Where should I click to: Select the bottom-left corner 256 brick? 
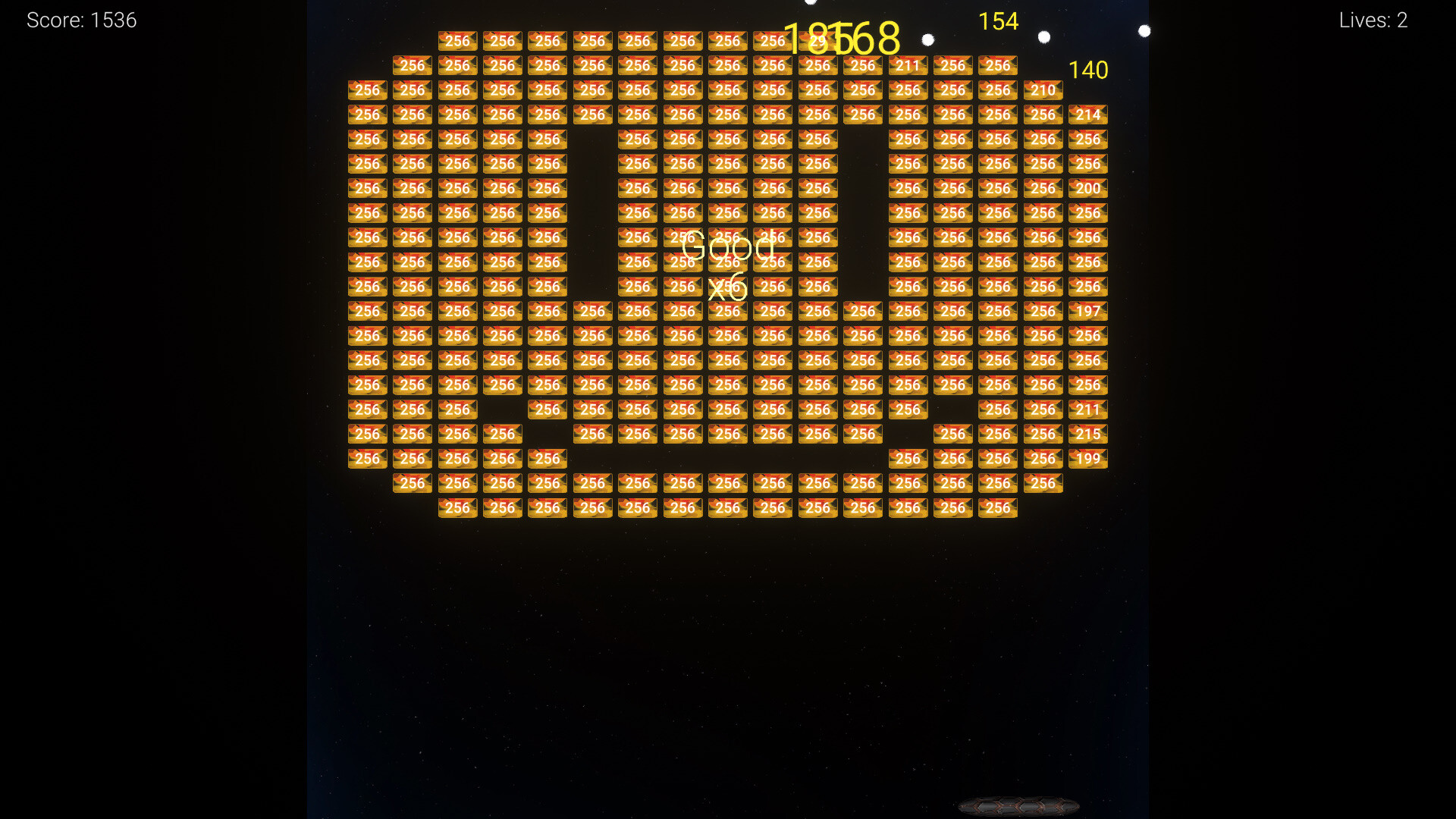click(x=367, y=458)
